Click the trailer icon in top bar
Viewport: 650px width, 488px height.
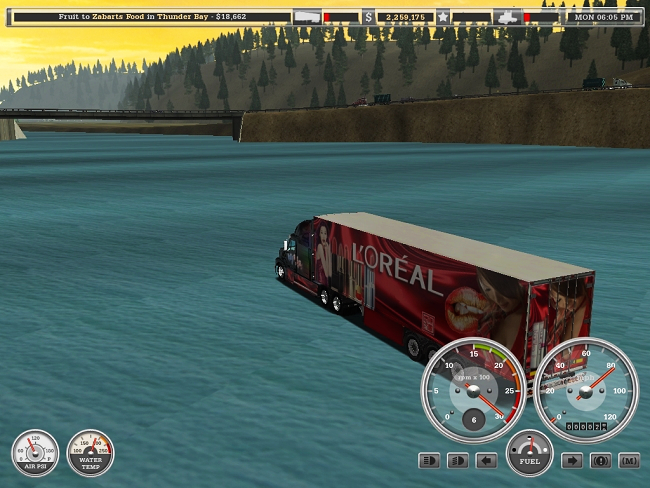308,17
